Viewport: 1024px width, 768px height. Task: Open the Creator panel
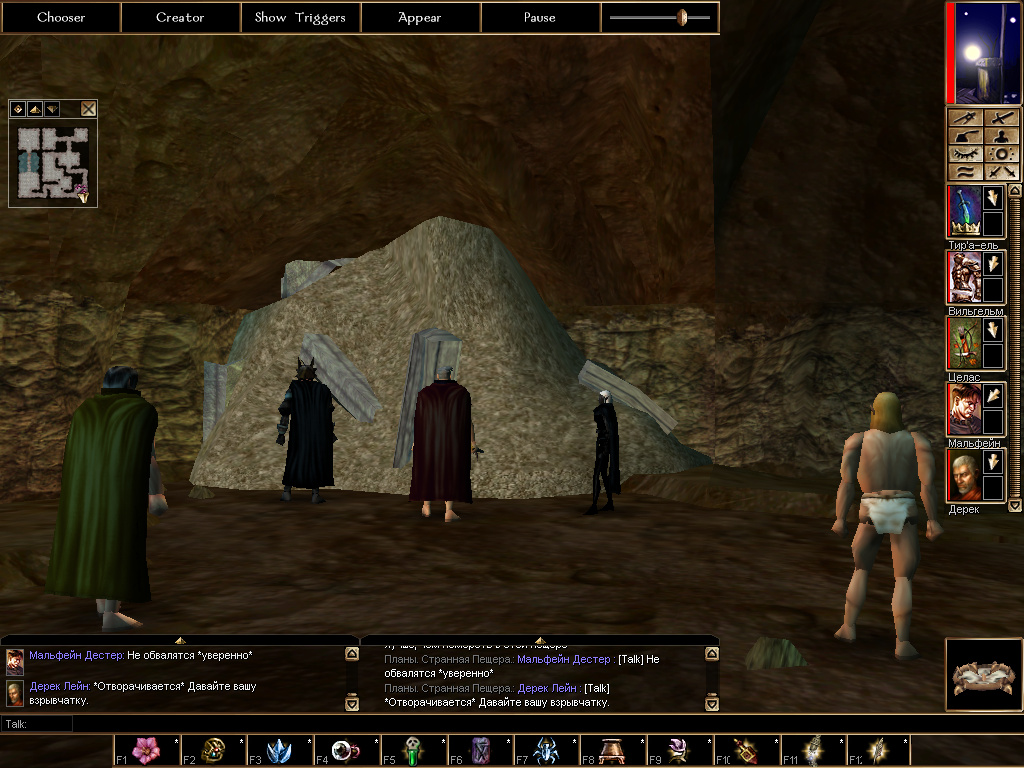(x=180, y=17)
